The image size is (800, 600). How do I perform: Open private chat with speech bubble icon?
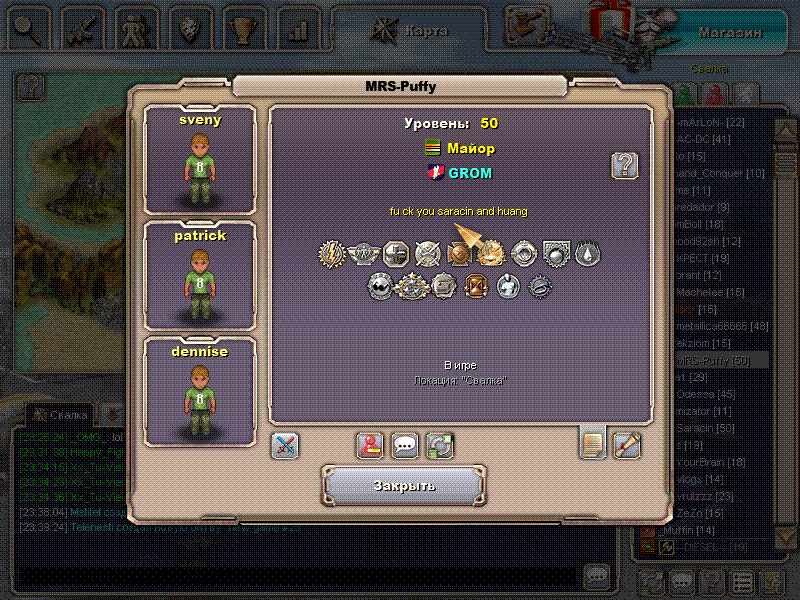tap(405, 446)
